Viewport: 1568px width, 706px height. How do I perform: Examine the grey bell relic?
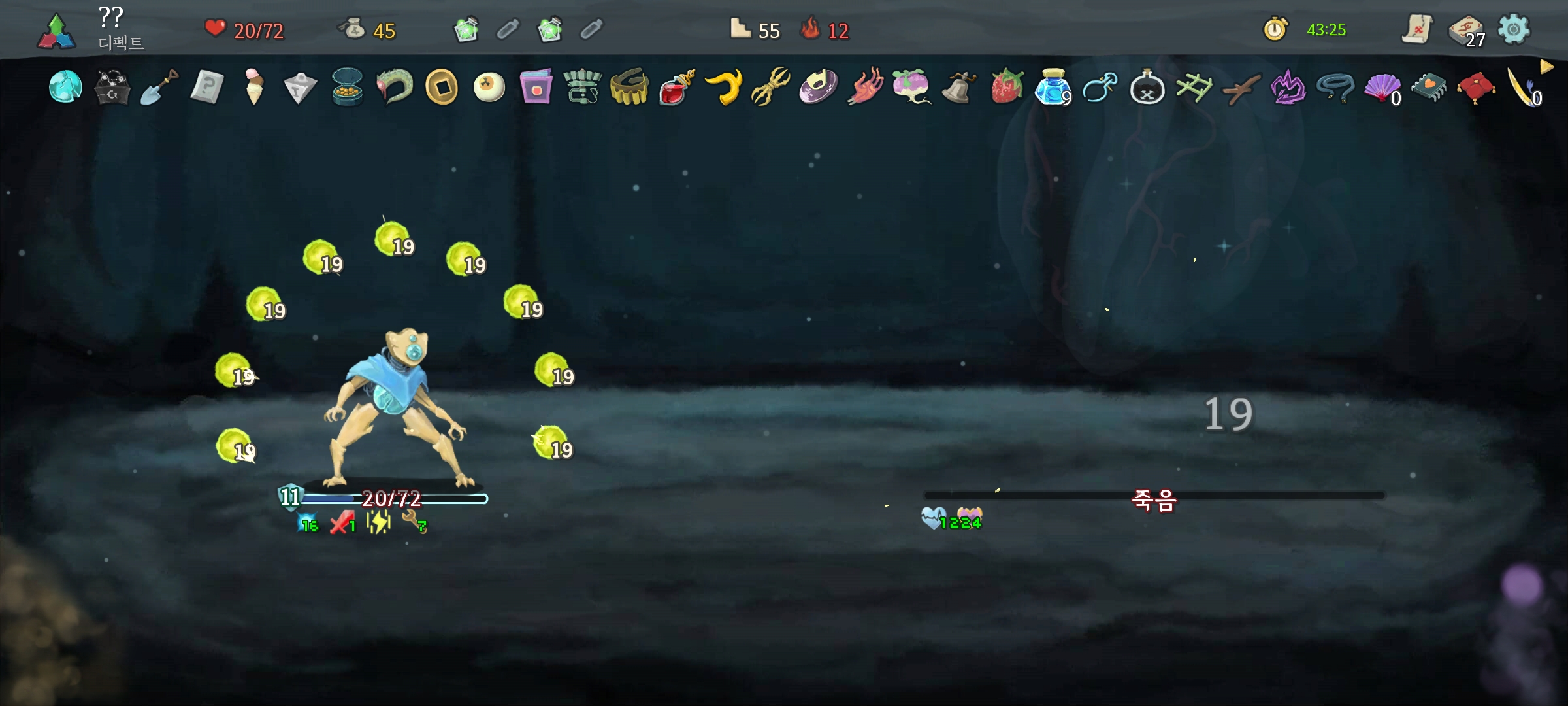pos(958,87)
